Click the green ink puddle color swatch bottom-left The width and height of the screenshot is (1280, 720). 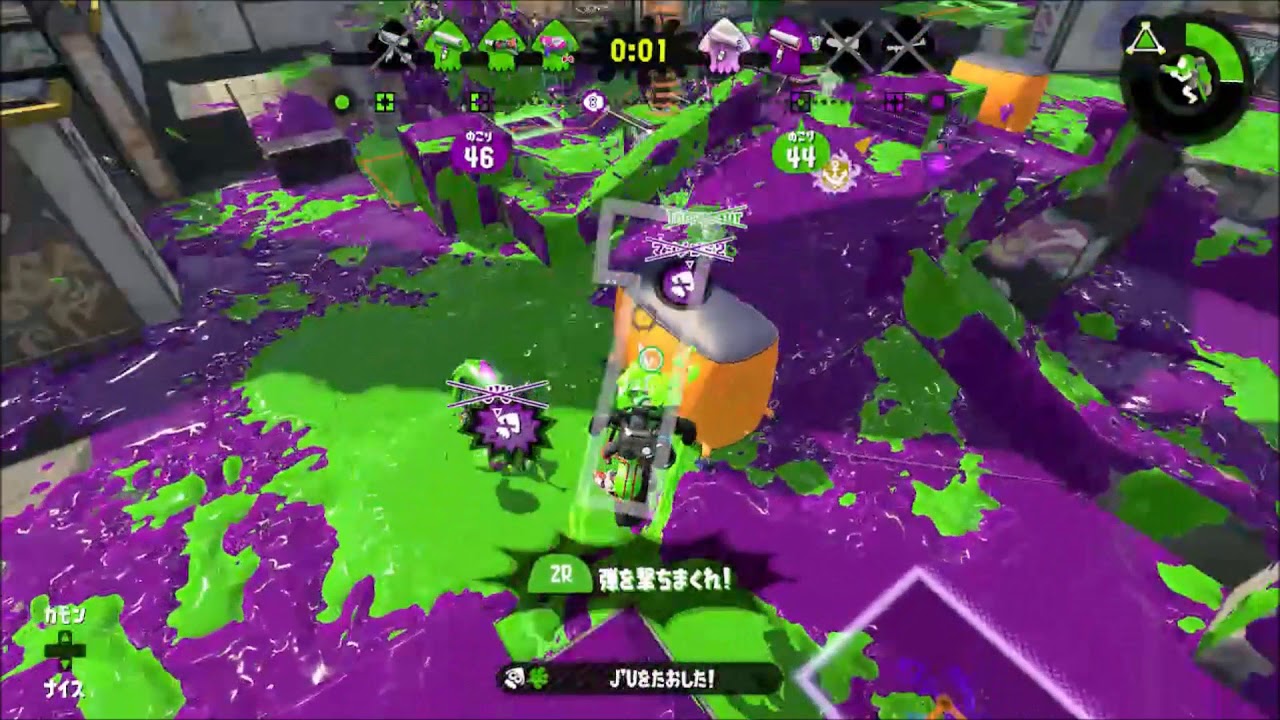pyautogui.click(x=343, y=103)
